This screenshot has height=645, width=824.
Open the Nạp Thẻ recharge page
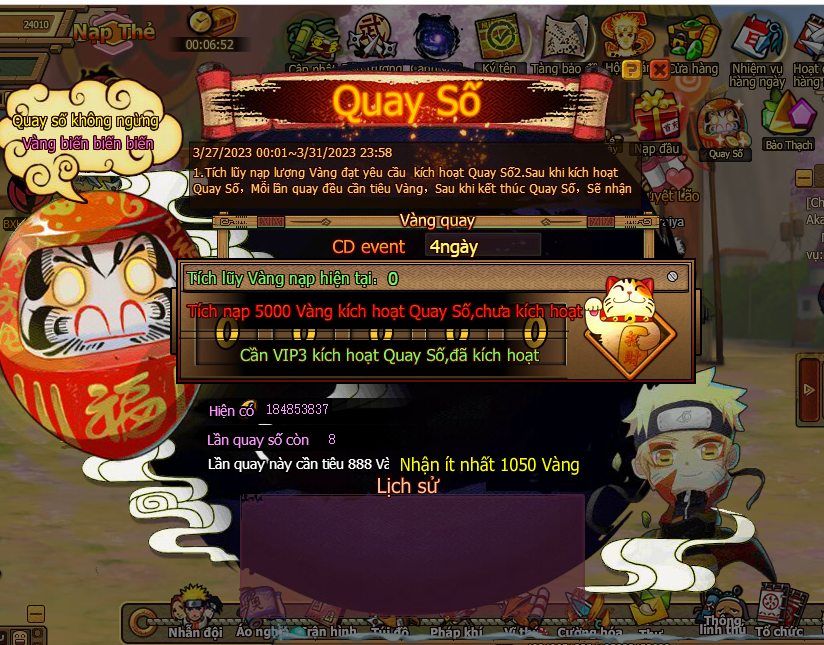point(113,32)
